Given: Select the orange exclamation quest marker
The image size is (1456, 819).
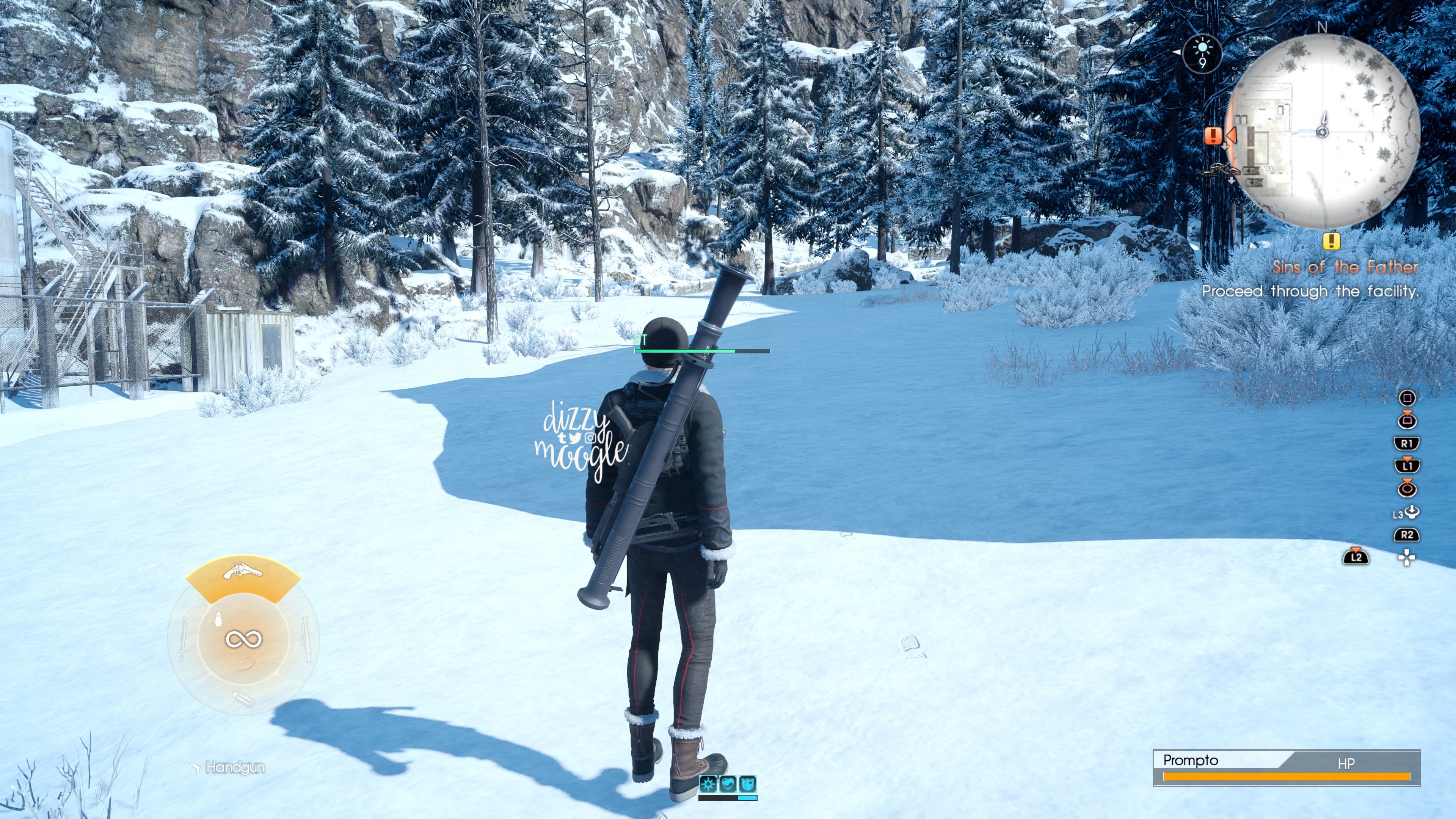Looking at the screenshot, I should pyautogui.click(x=1213, y=136).
